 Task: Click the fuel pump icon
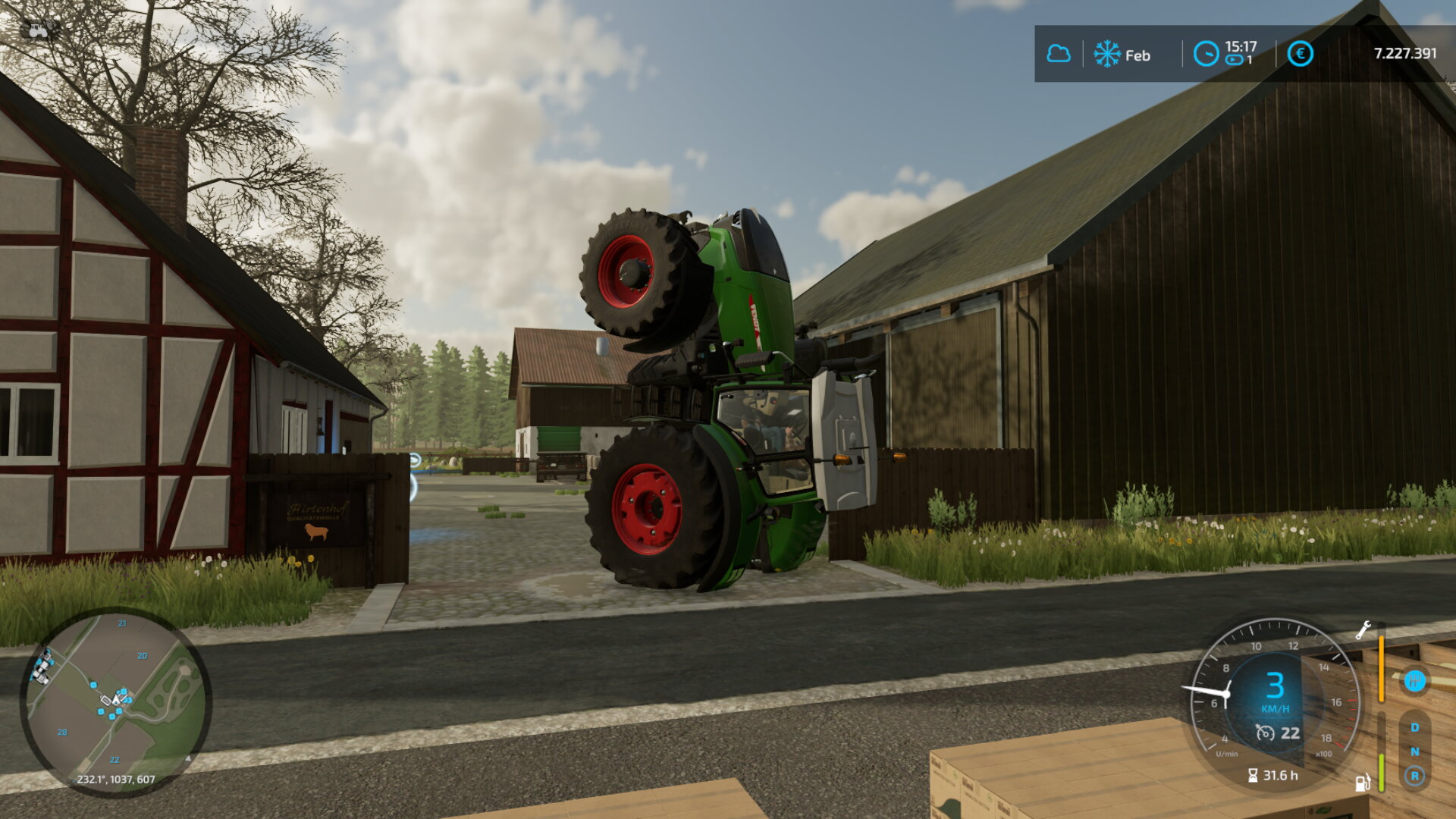coord(1363,783)
